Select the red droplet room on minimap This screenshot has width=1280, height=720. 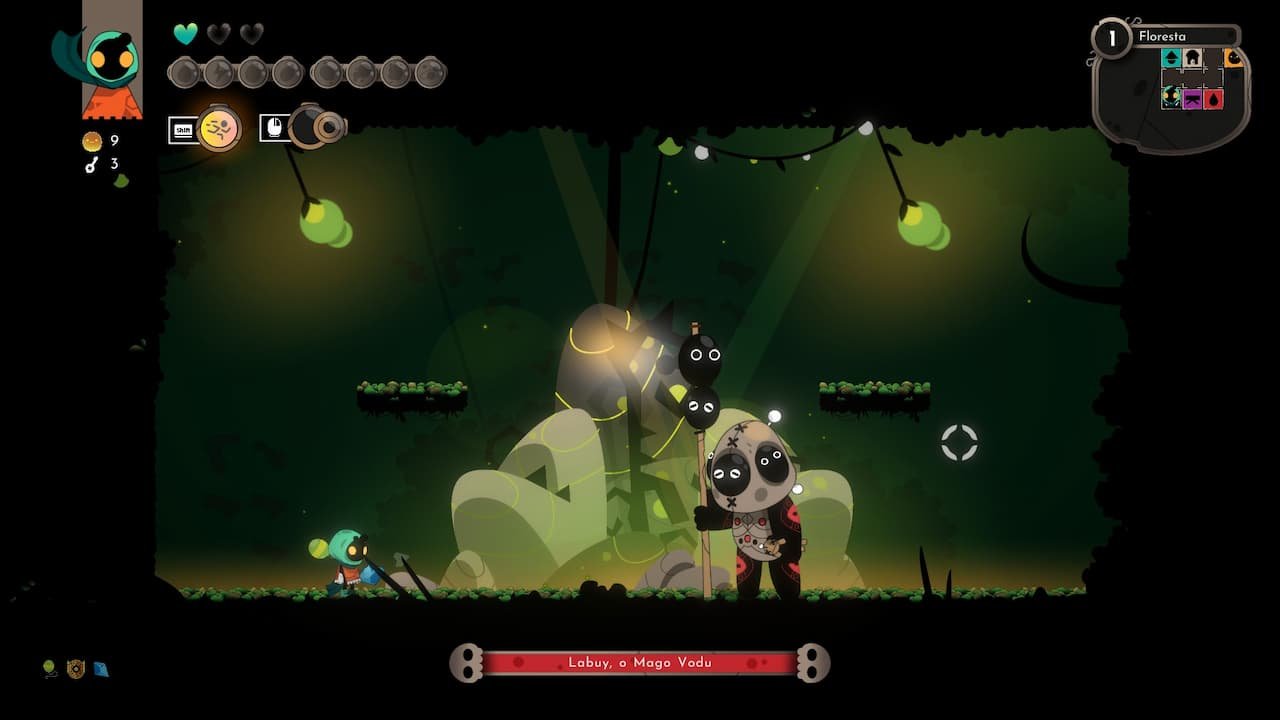pyautogui.click(x=1213, y=98)
